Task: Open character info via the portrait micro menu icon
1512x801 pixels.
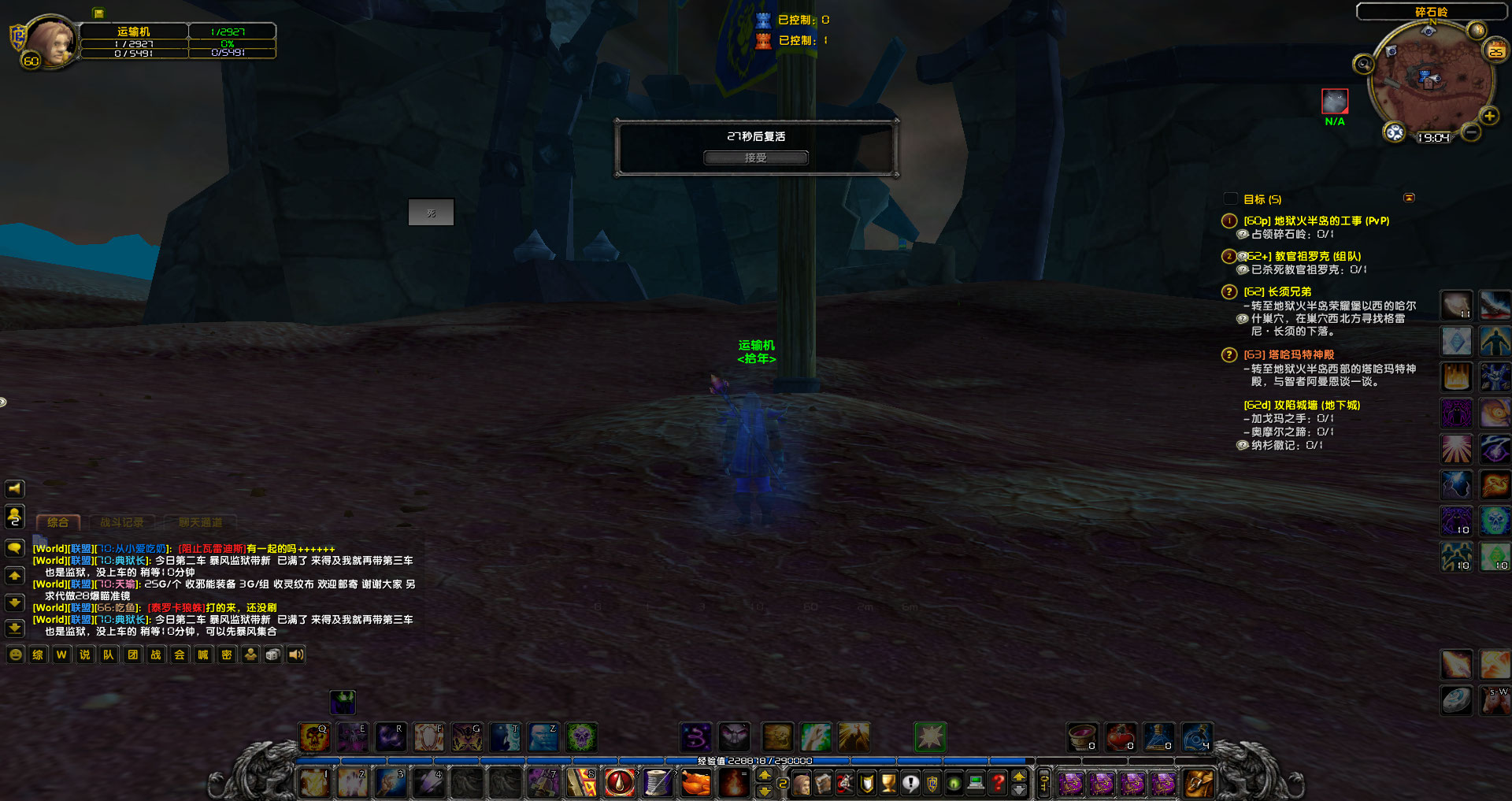Action: [802, 783]
